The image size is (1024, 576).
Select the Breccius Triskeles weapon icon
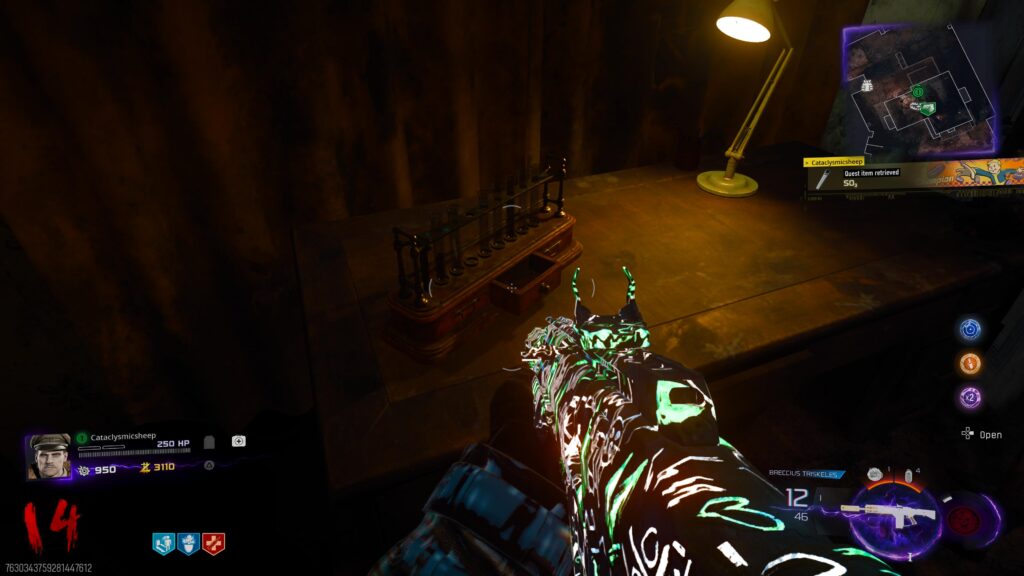tap(888, 513)
